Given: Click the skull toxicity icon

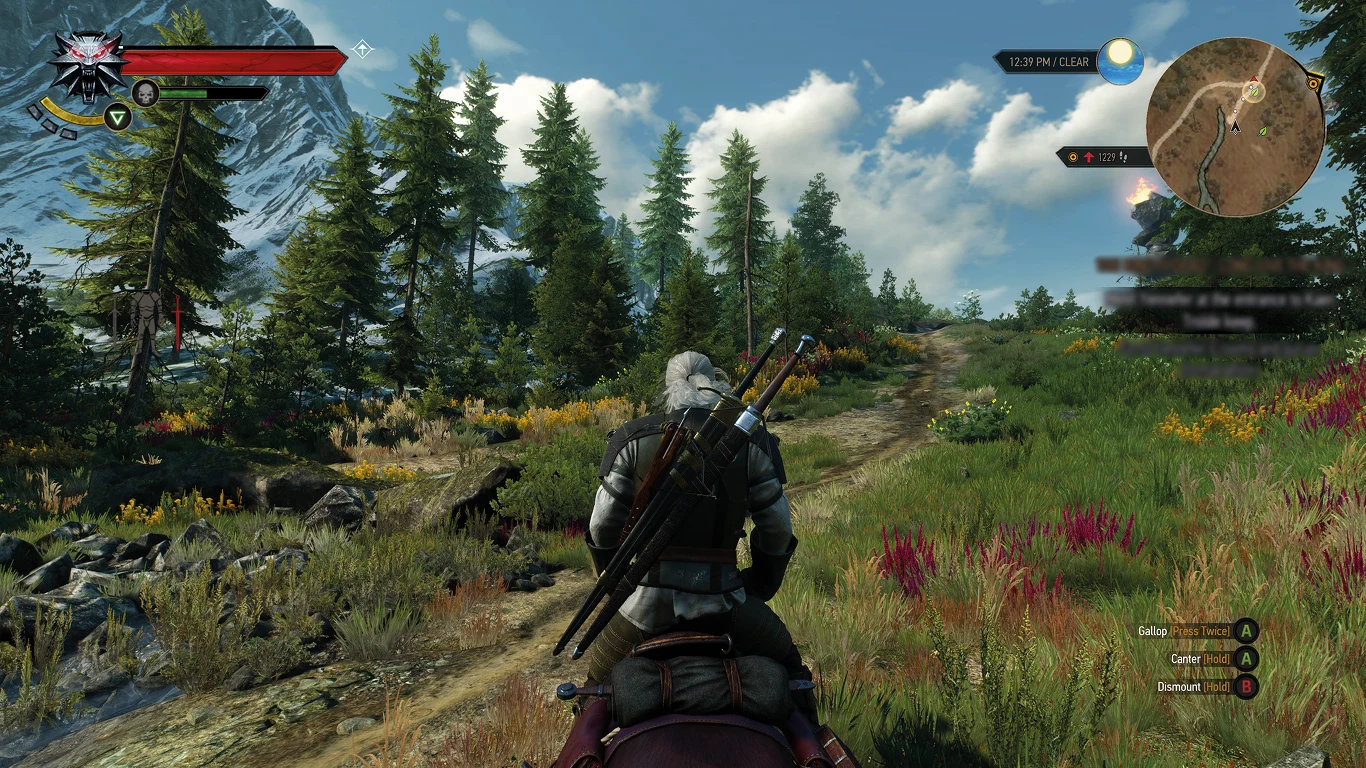Looking at the screenshot, I should coord(145,93).
